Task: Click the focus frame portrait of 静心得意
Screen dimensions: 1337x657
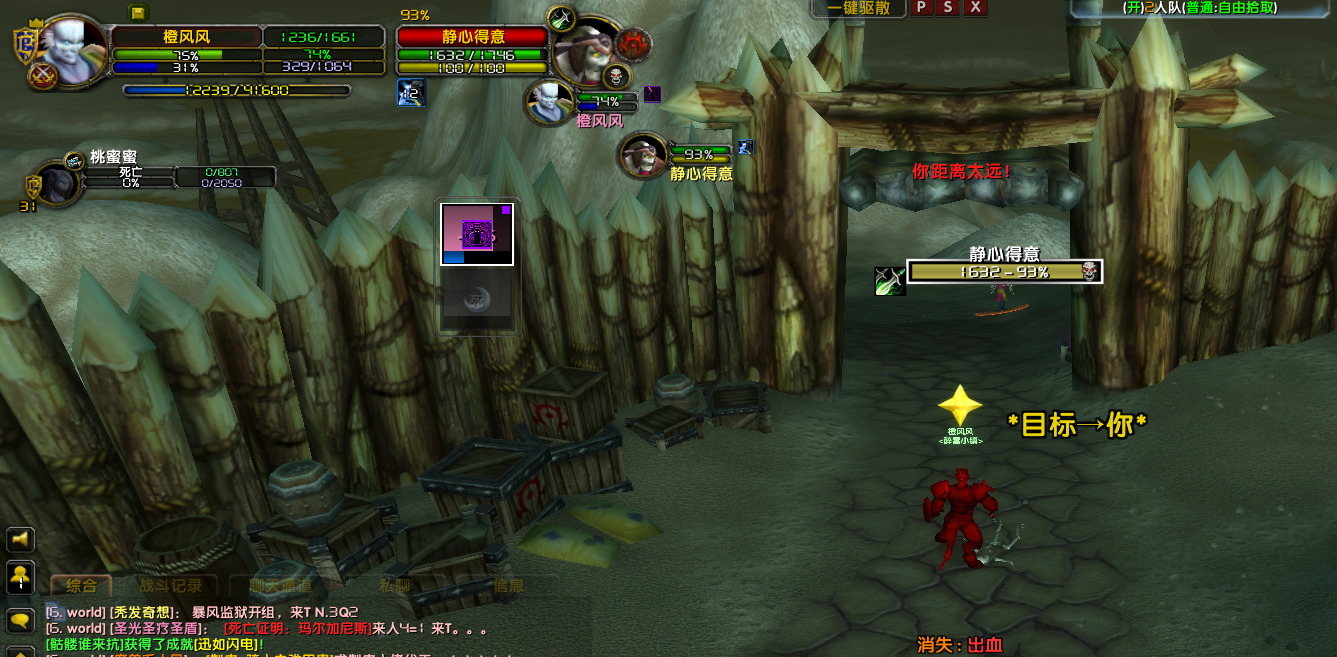Action: coord(643,155)
